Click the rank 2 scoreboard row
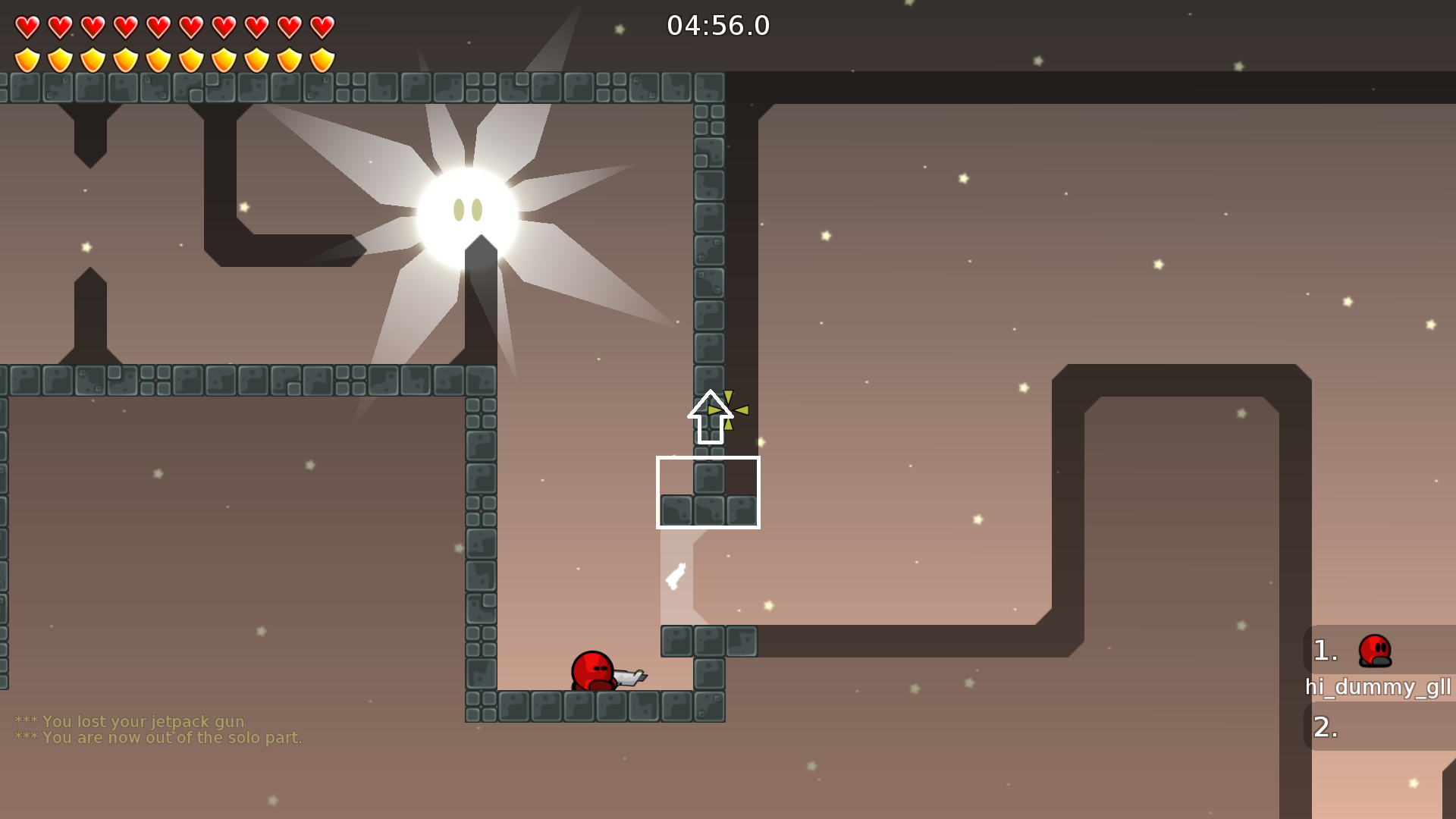This screenshot has height=819, width=1456. pyautogui.click(x=1325, y=727)
